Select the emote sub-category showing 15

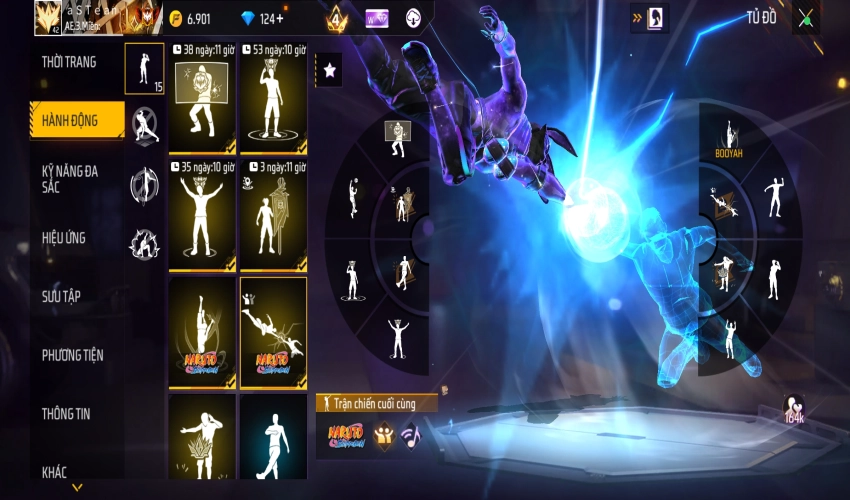[x=144, y=69]
